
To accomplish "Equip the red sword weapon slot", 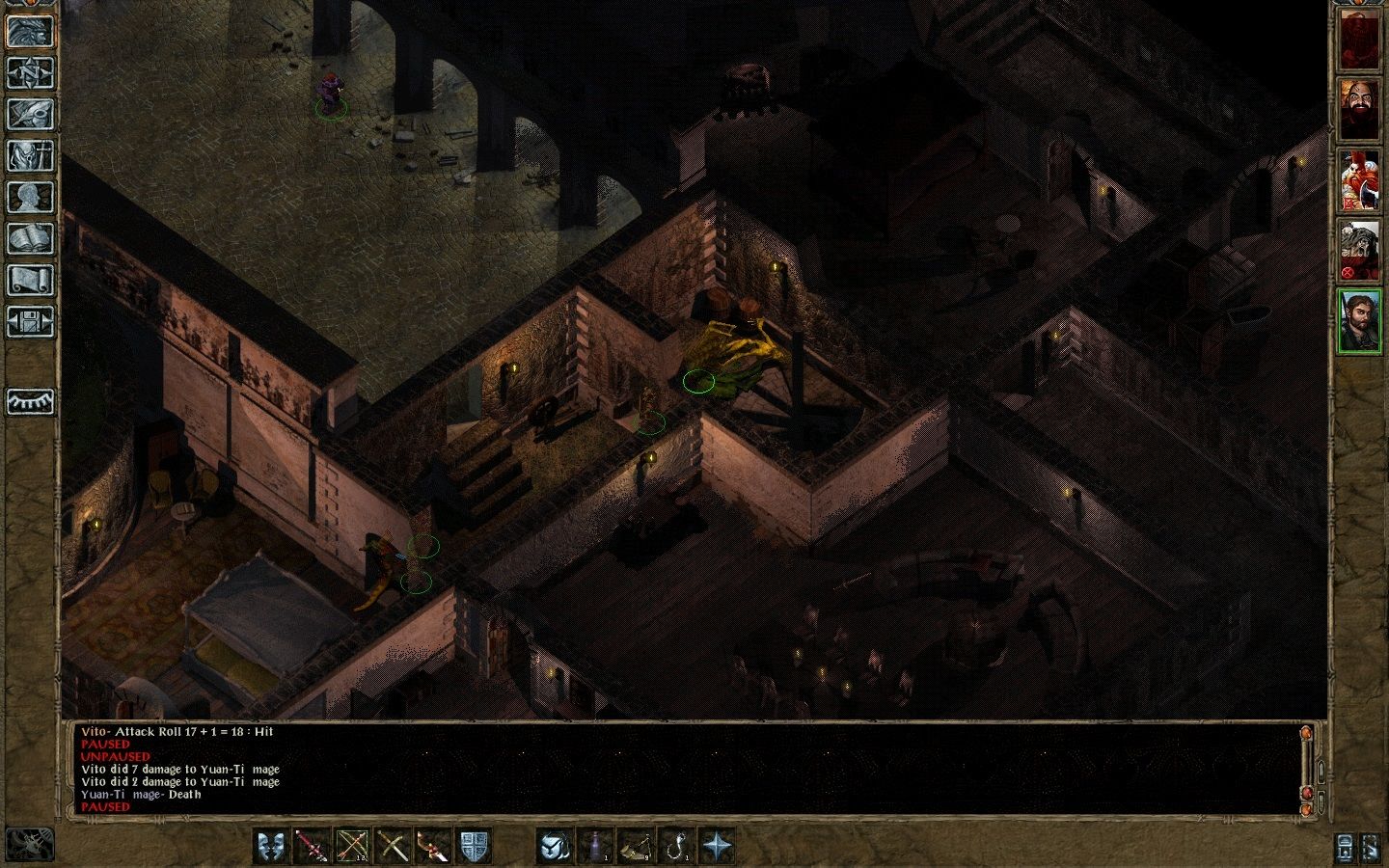I will [311, 846].
